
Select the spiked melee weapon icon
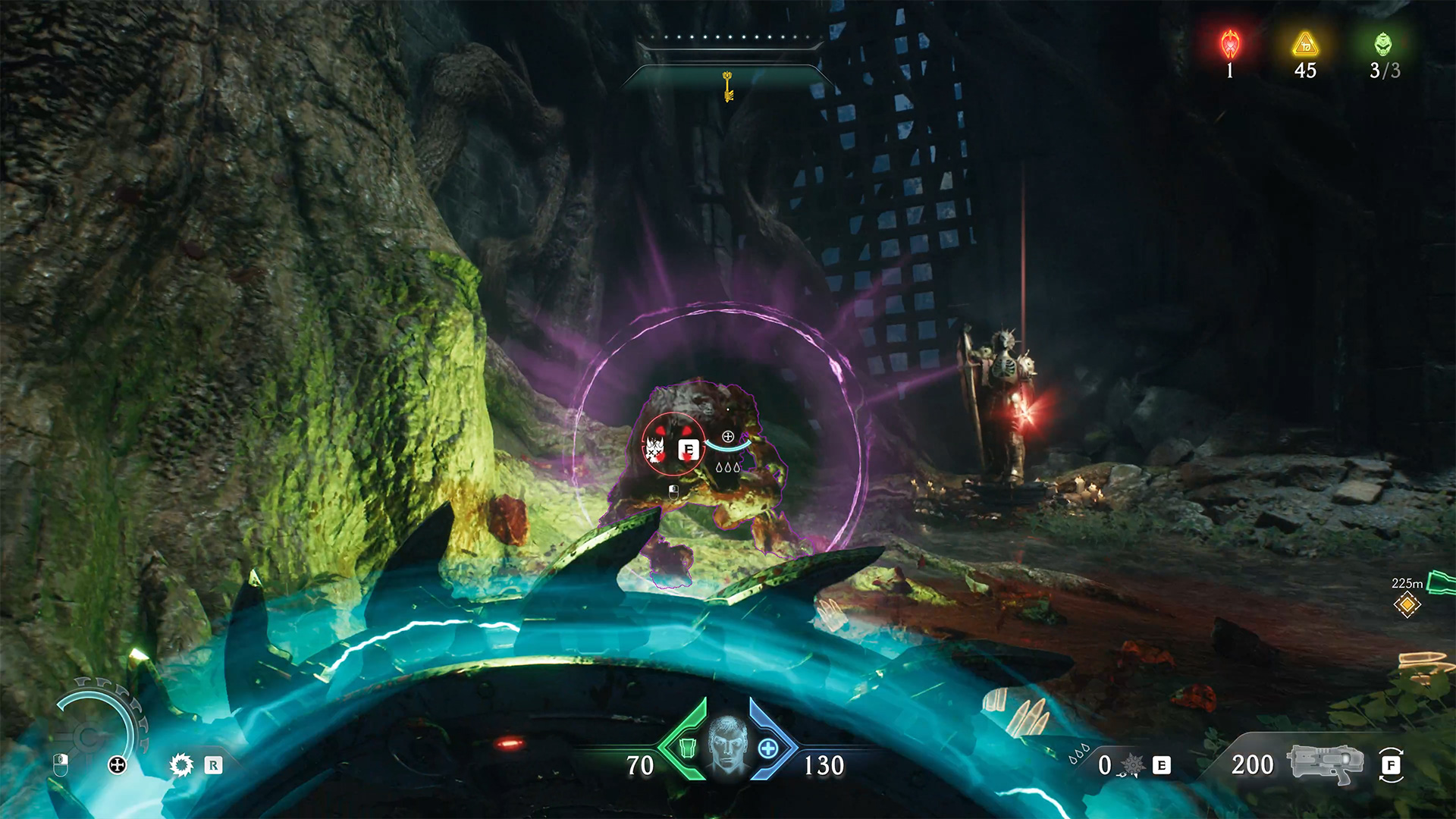[x=1132, y=765]
